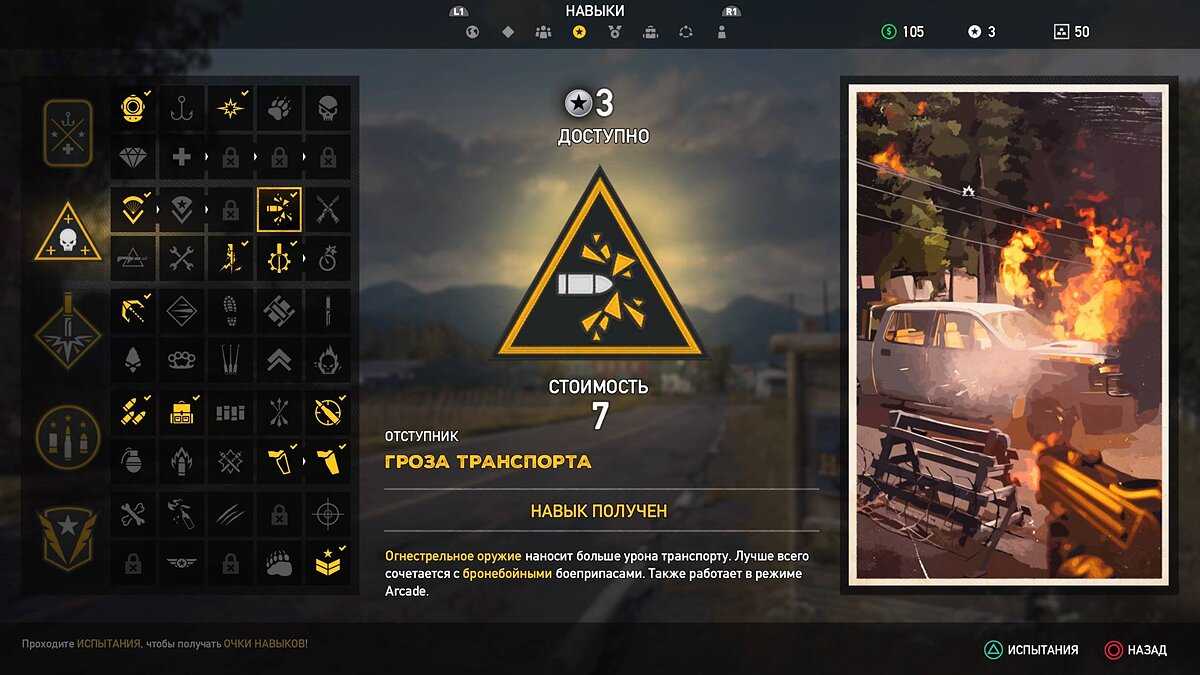1200x675 pixels.
Task: Choose the three bullets Prepper category
Action: 68,436
